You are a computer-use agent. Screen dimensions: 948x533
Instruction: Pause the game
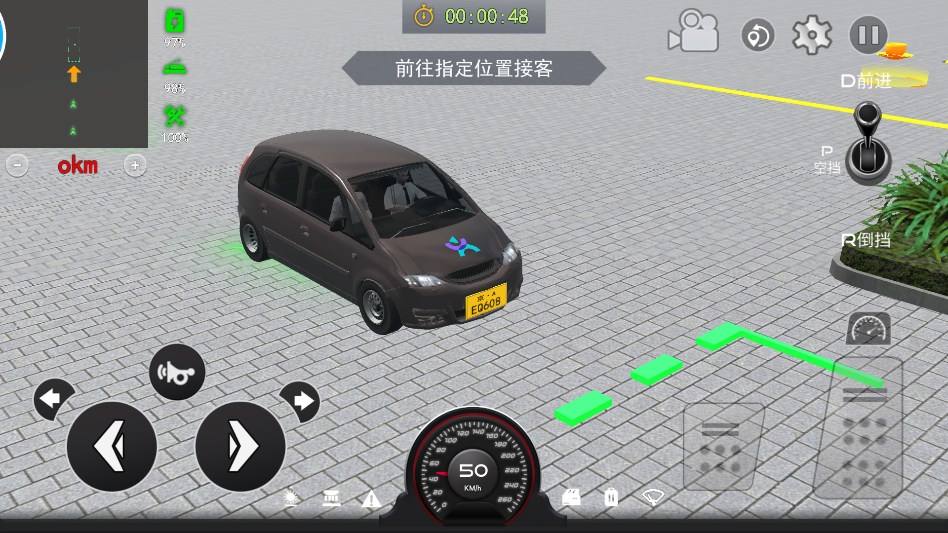(868, 35)
